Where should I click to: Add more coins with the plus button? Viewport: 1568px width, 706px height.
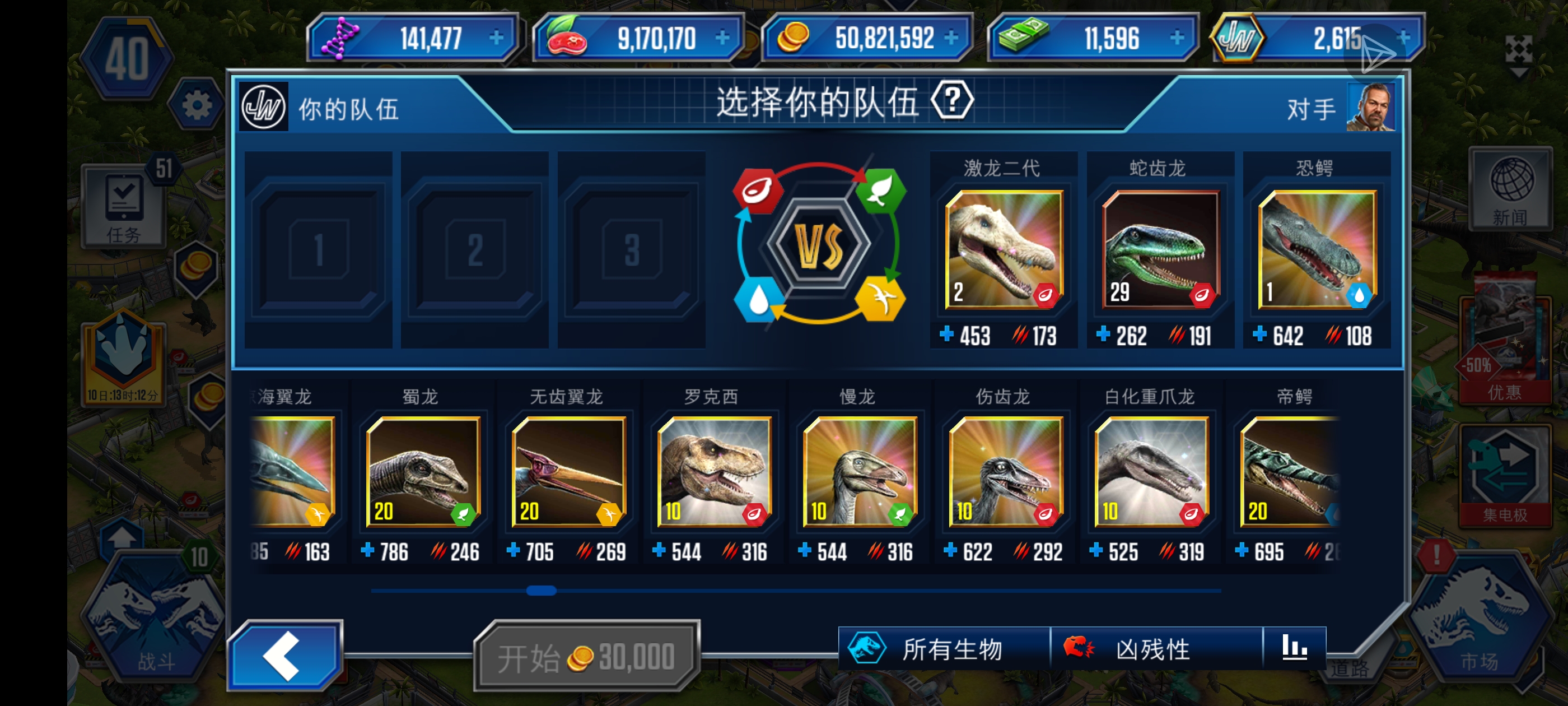coord(951,38)
